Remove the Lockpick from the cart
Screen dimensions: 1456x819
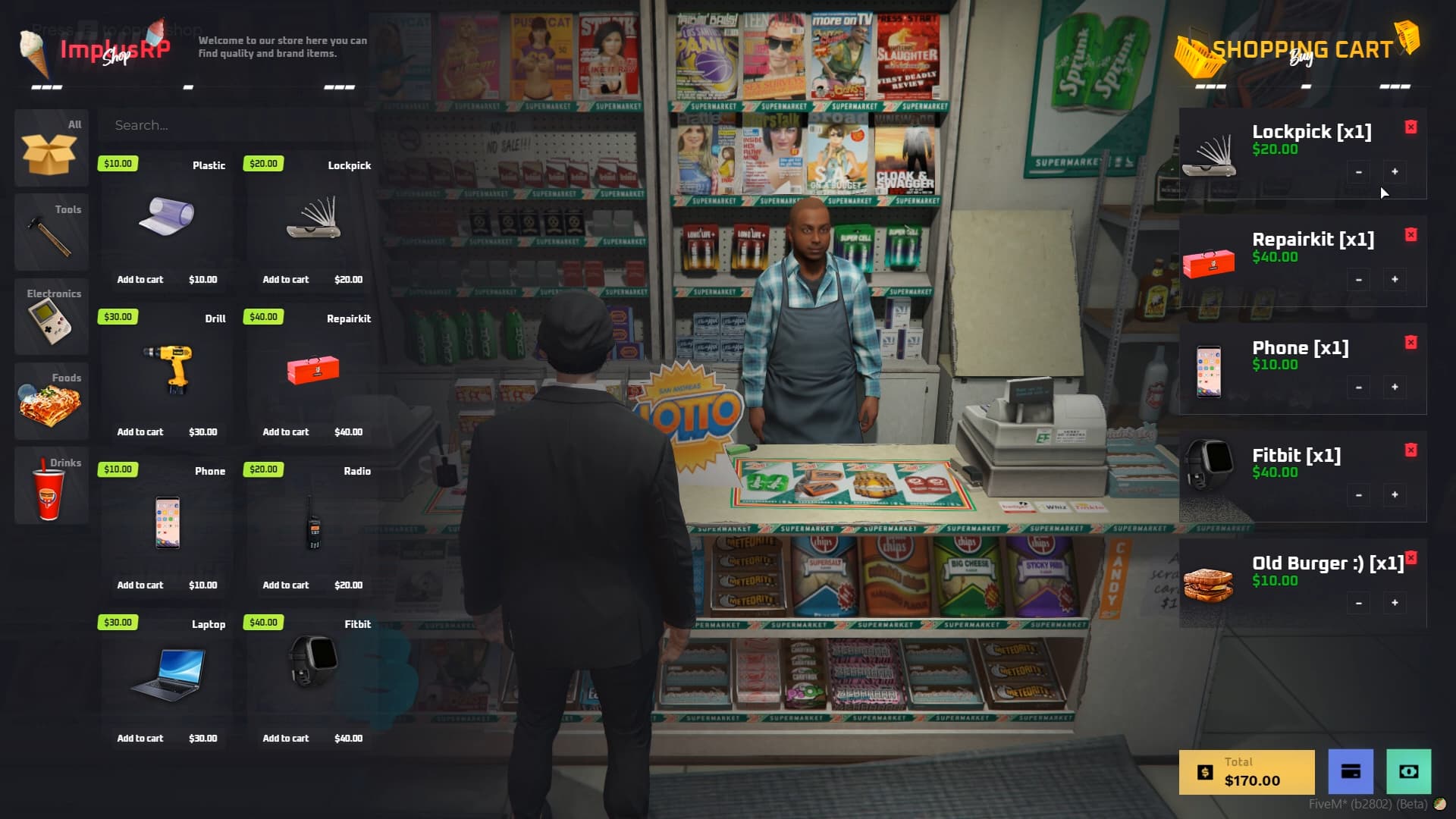click(1410, 127)
